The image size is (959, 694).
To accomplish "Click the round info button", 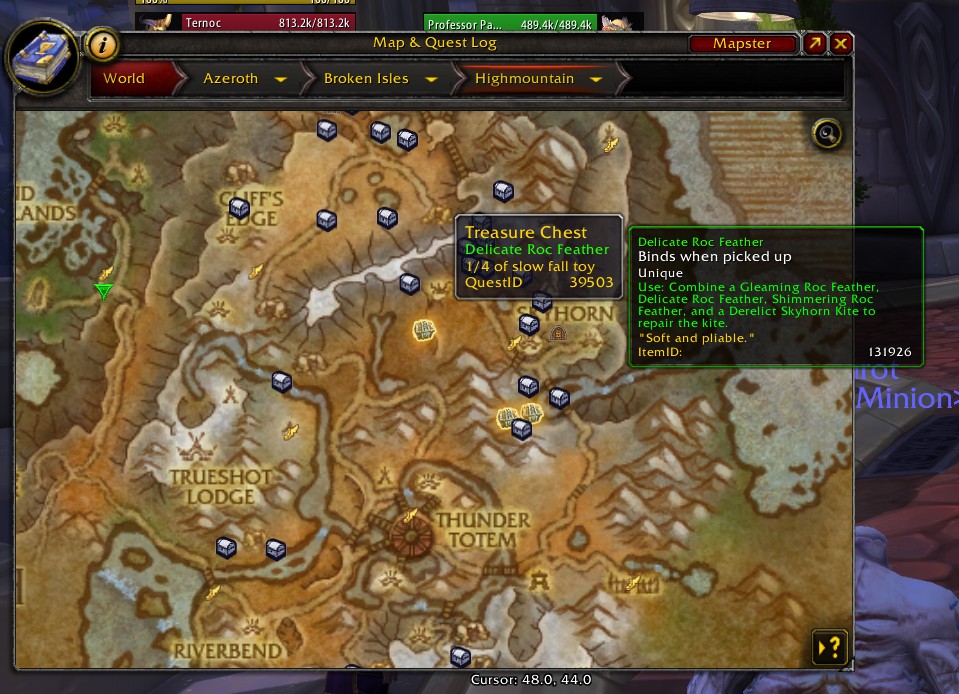I will point(102,45).
